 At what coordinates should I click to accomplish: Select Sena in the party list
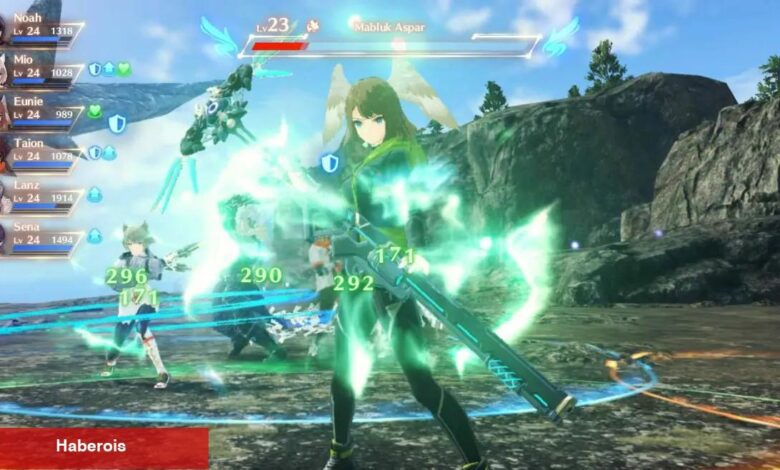coord(40,235)
